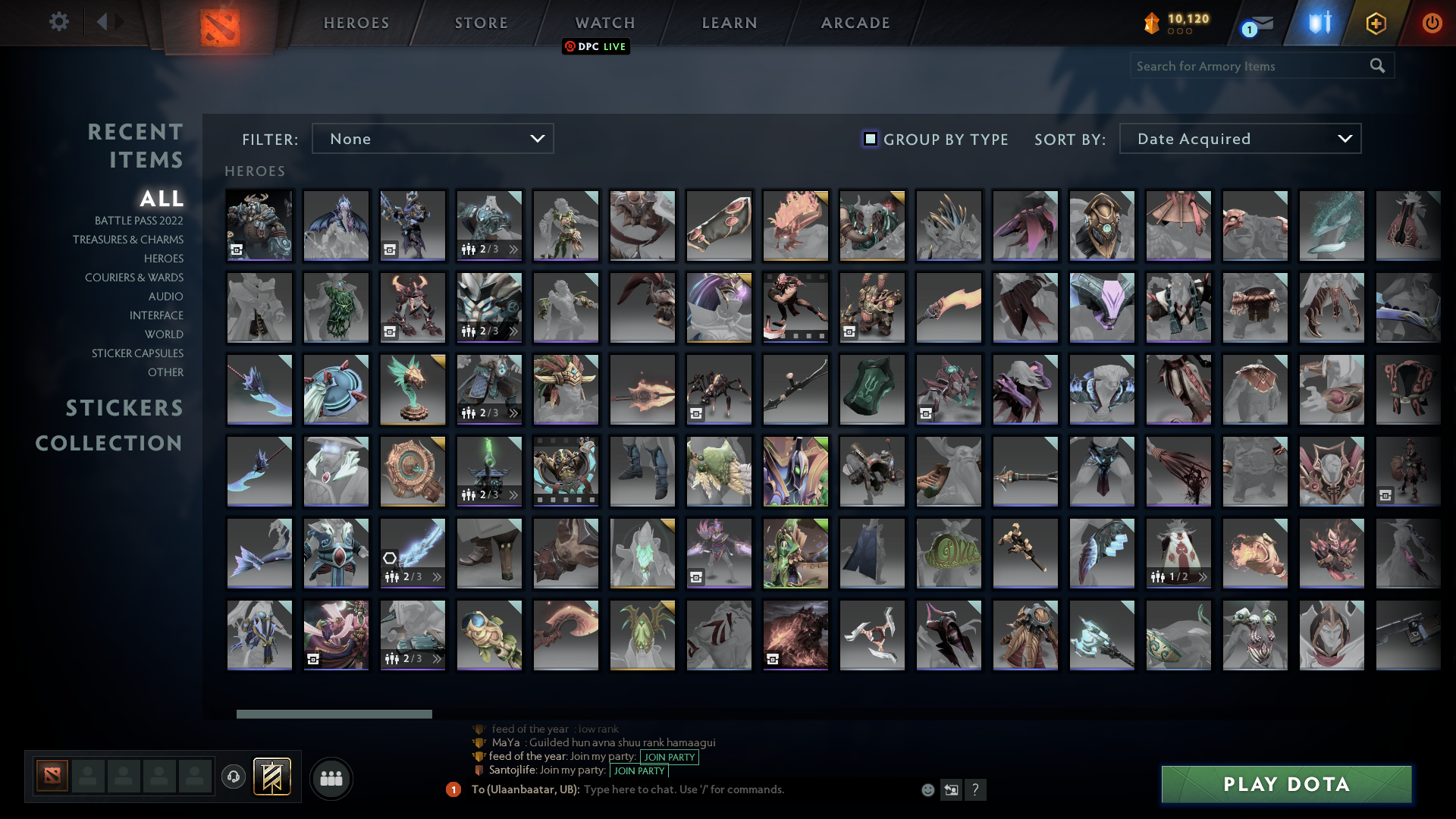
Task: Toggle the DPC LIVE indicator
Action: pyautogui.click(x=595, y=46)
